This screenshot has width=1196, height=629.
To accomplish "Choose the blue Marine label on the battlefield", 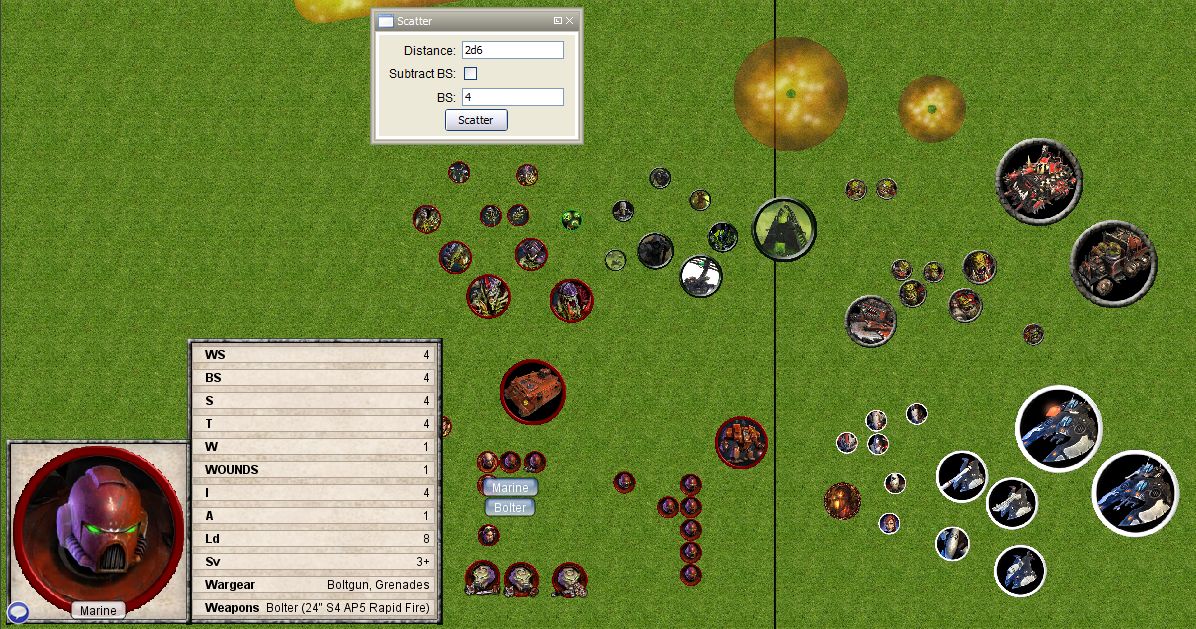I will [510, 487].
